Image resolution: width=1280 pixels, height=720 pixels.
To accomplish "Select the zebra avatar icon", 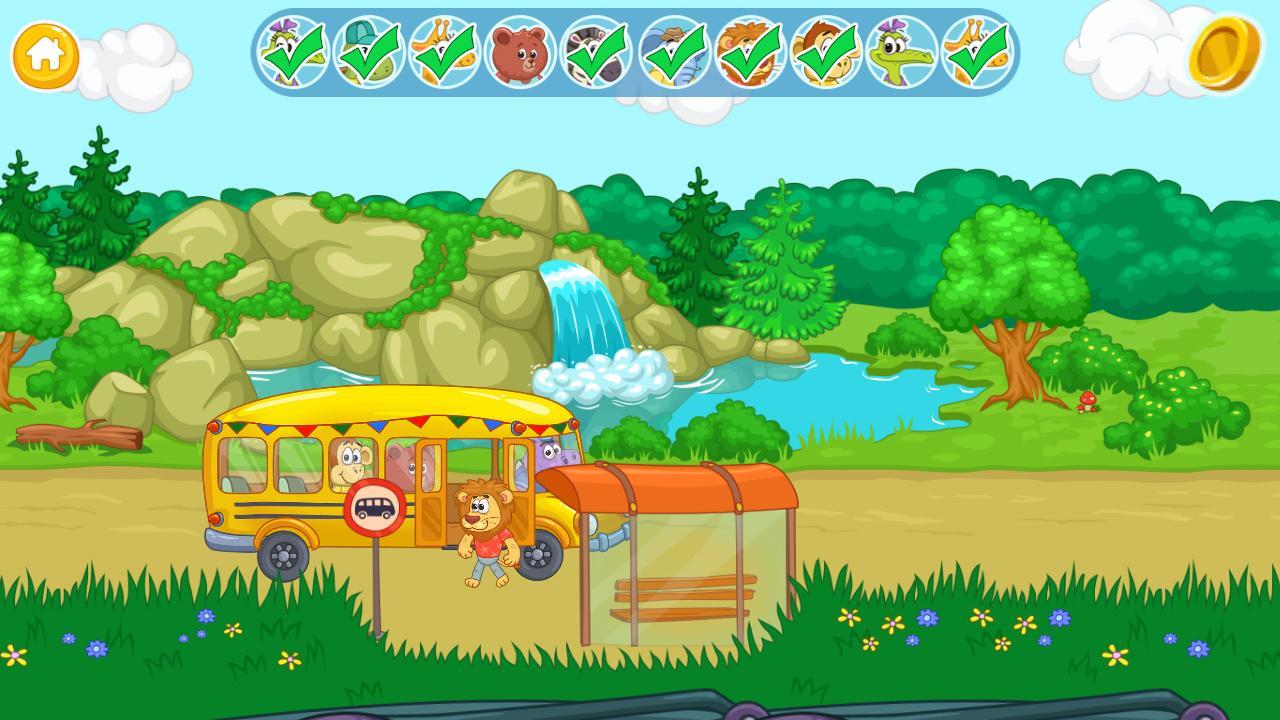I will tap(594, 52).
